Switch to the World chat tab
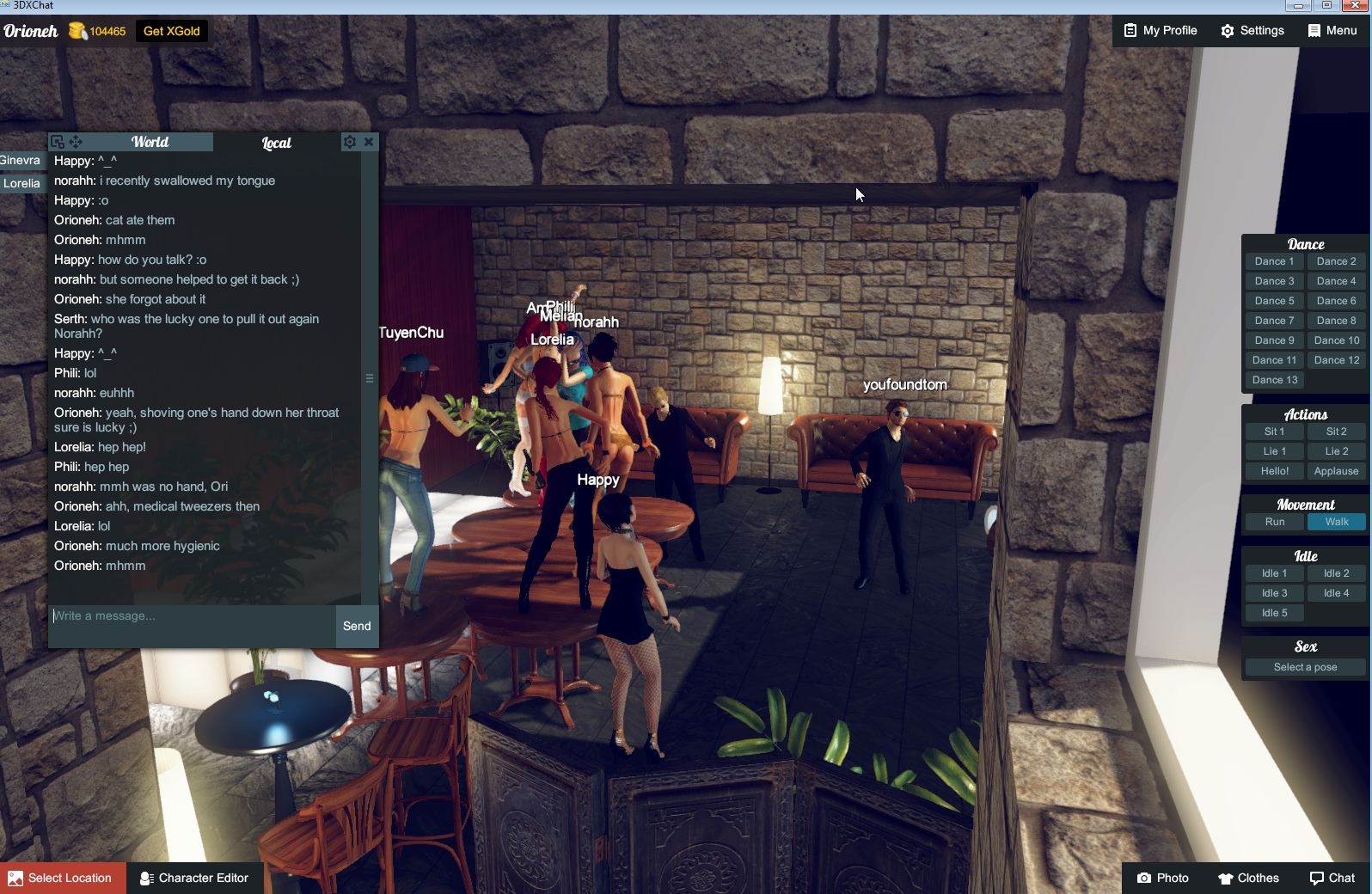 pos(150,142)
